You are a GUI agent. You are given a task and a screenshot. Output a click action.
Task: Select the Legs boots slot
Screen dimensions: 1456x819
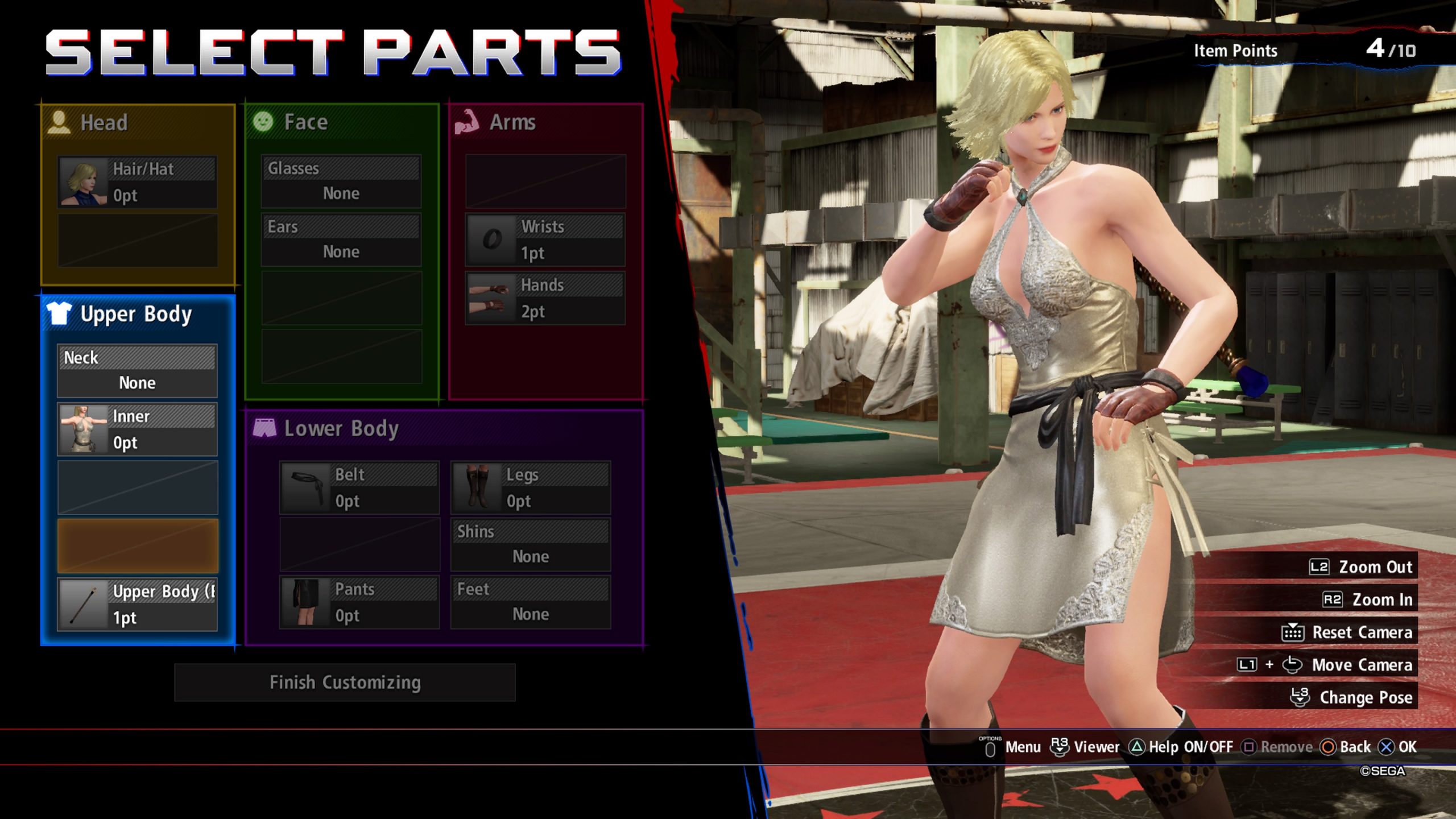point(530,488)
